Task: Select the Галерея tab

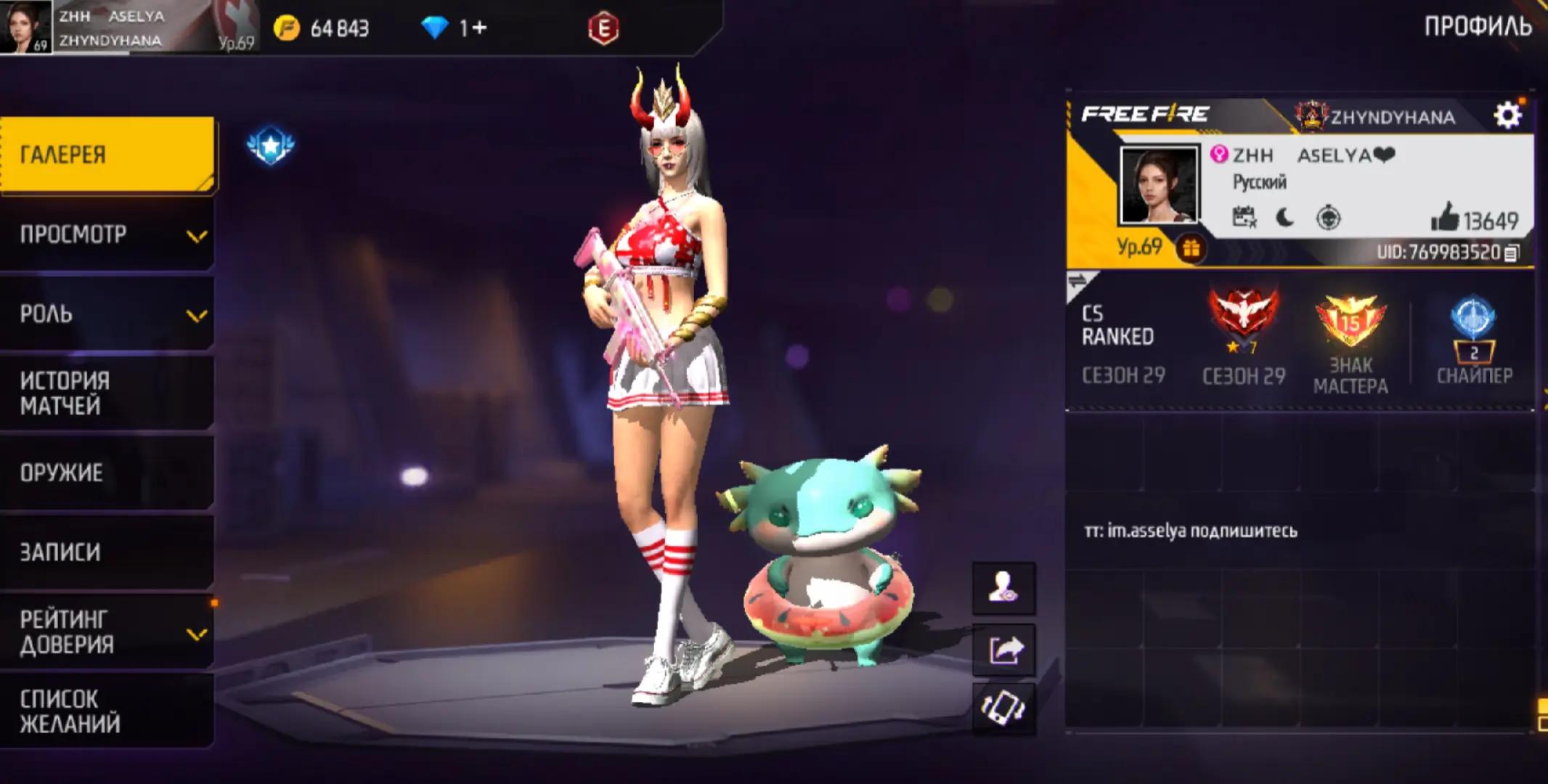Action: (107, 155)
